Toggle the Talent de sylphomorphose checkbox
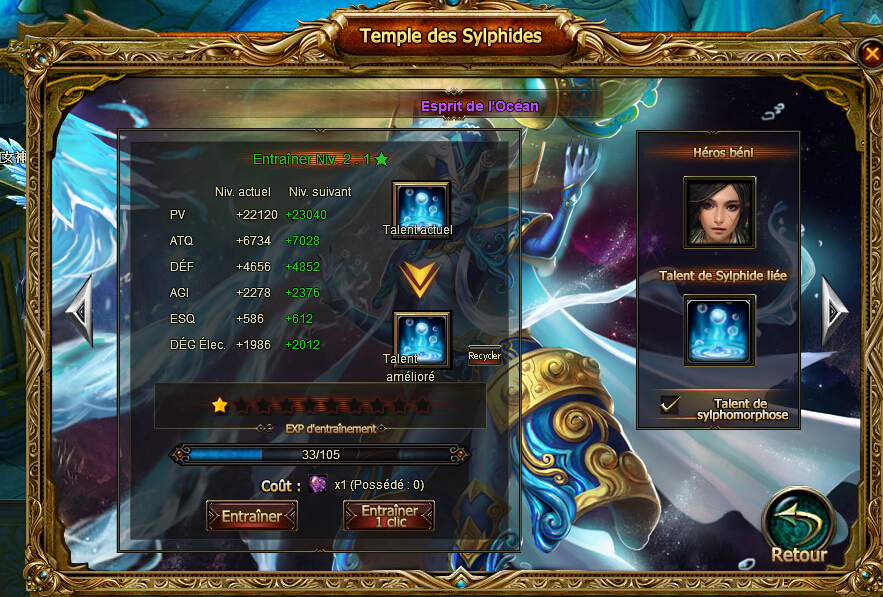The width and height of the screenshot is (883, 597). (670, 404)
